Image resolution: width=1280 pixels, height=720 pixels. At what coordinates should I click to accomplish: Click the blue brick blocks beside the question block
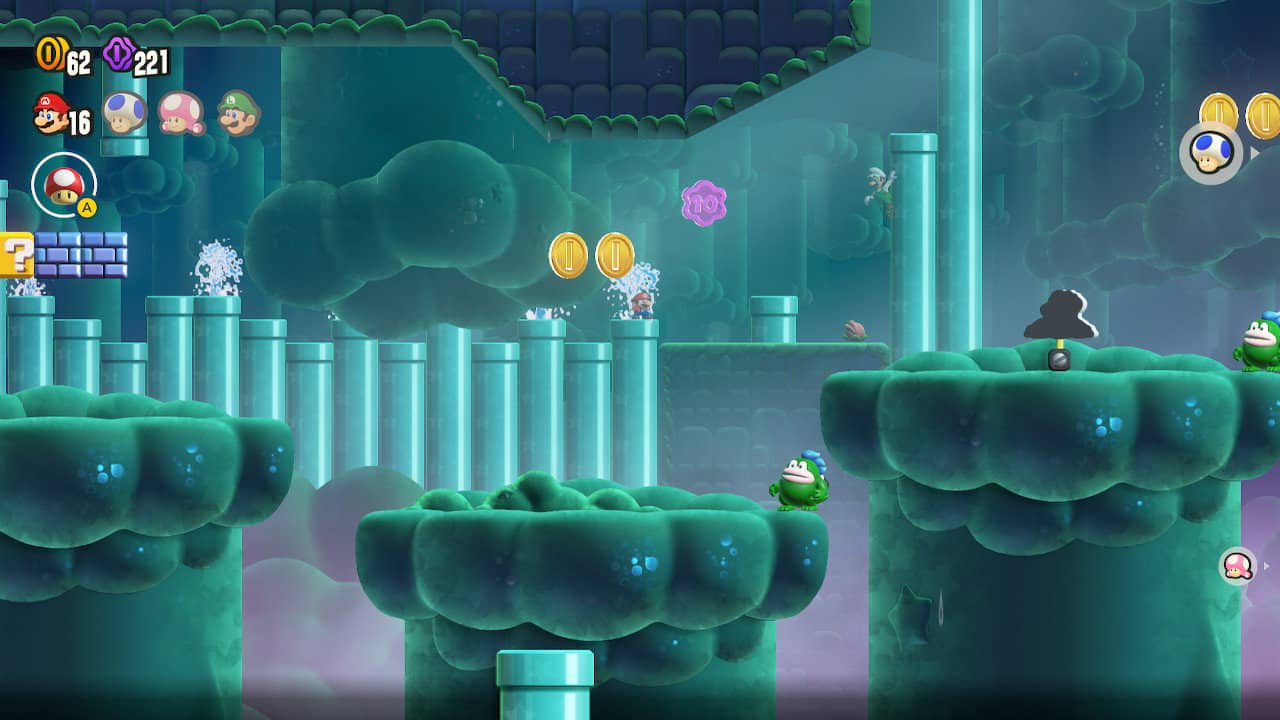coord(80,256)
